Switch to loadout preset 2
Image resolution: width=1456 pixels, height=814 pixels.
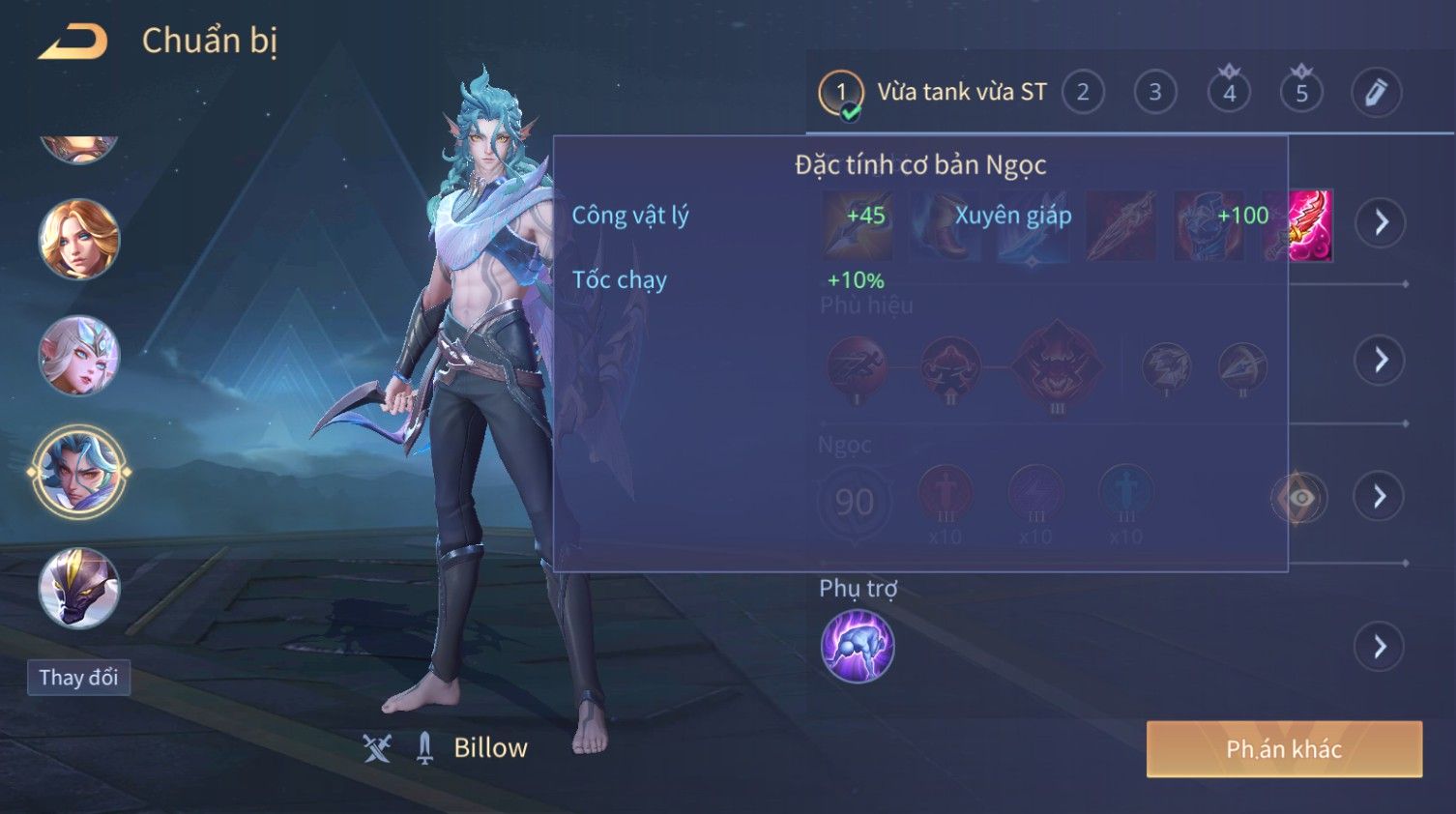(x=1083, y=93)
